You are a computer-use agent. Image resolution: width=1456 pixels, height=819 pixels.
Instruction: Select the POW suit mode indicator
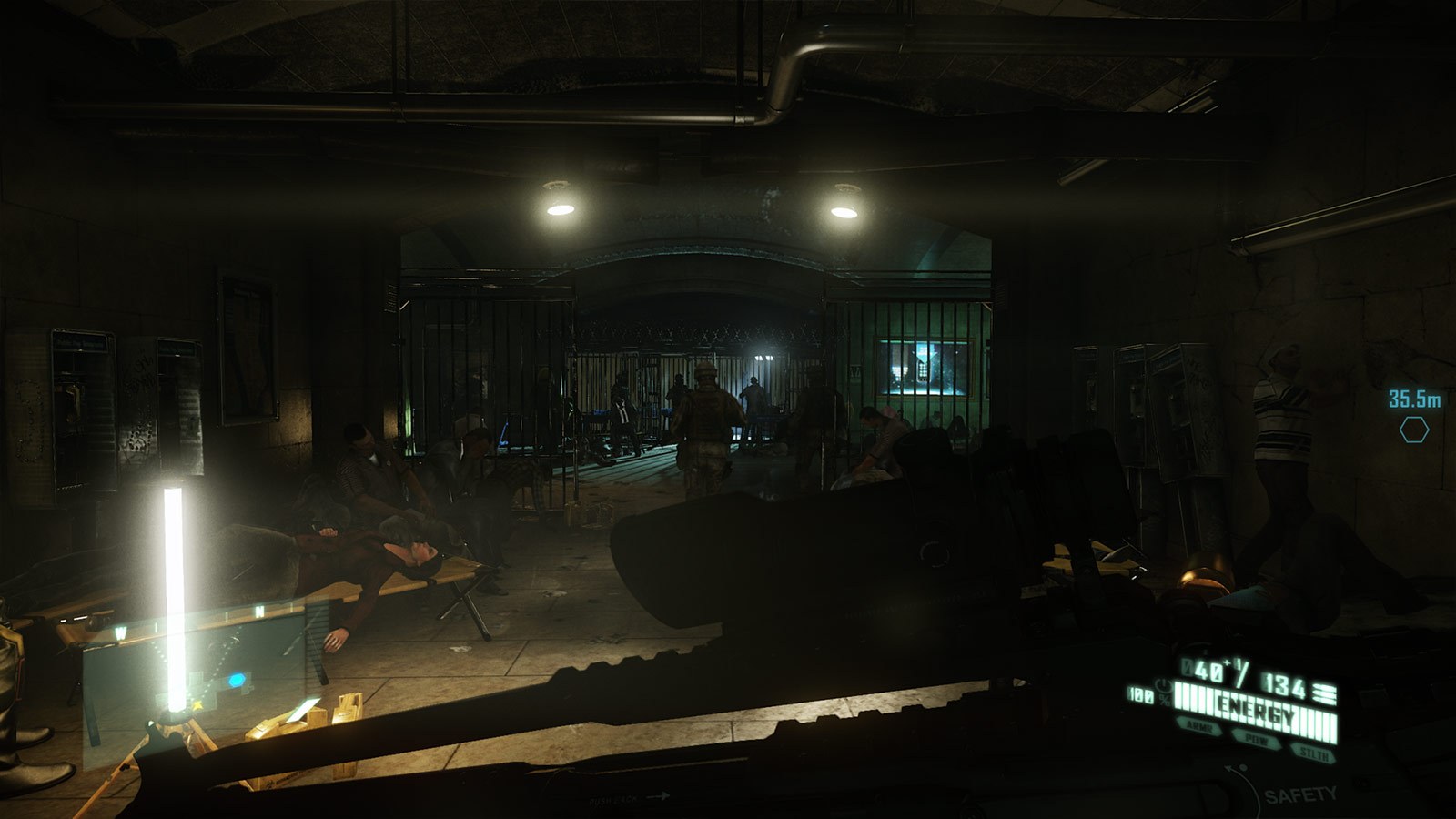tap(1258, 739)
